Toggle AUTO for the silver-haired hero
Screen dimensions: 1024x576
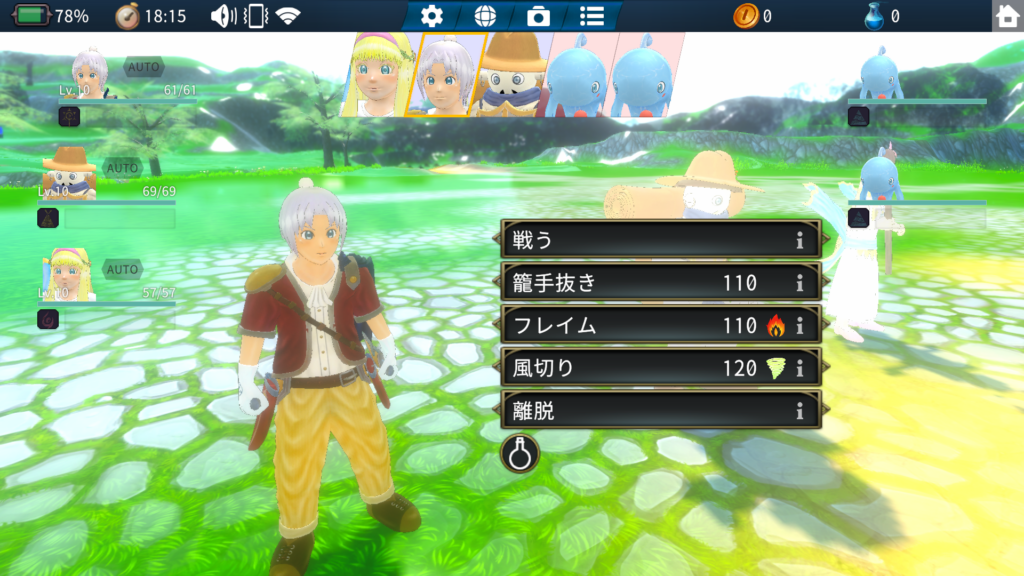pyautogui.click(x=143, y=67)
